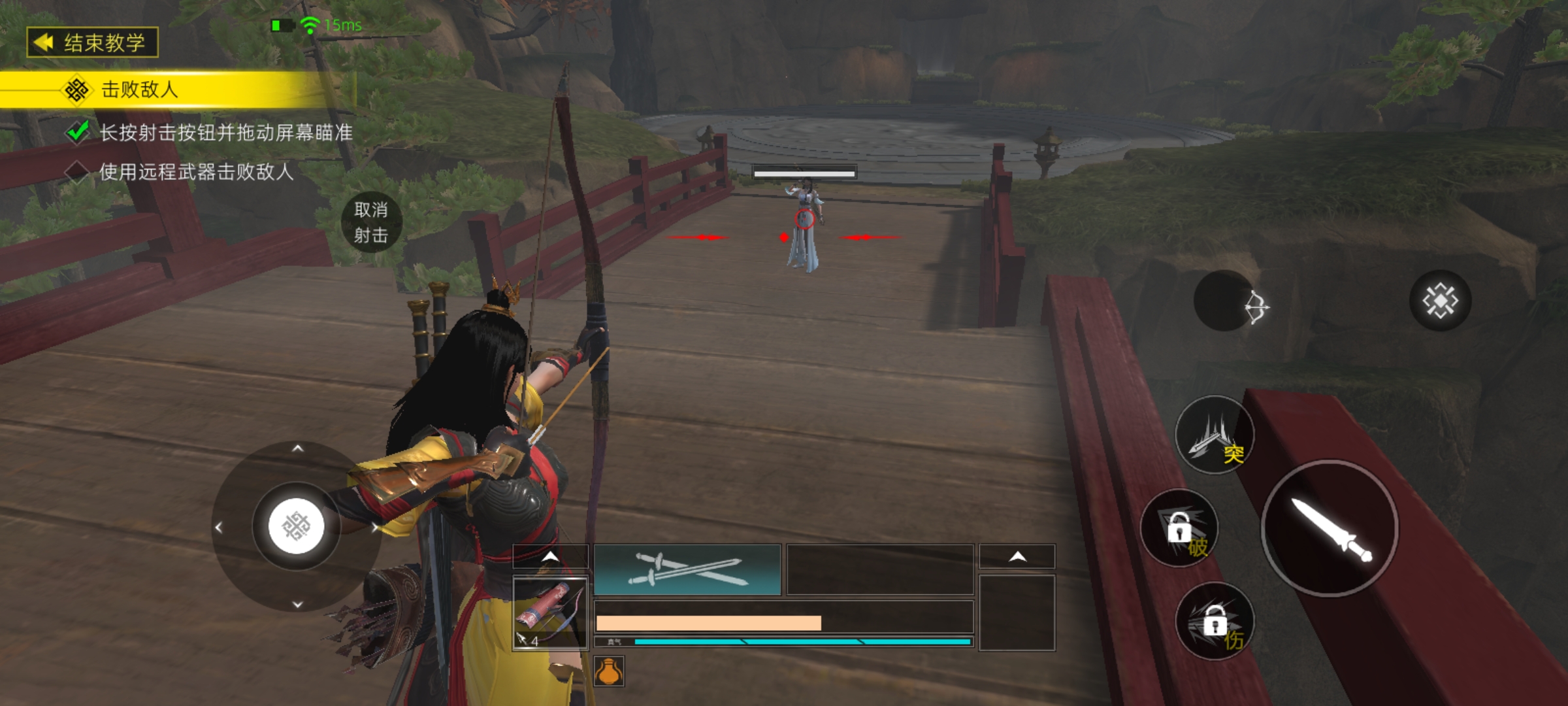The image size is (1568, 706).
Task: Tap the diamond lock-on target icon
Action: click(x=1440, y=301)
